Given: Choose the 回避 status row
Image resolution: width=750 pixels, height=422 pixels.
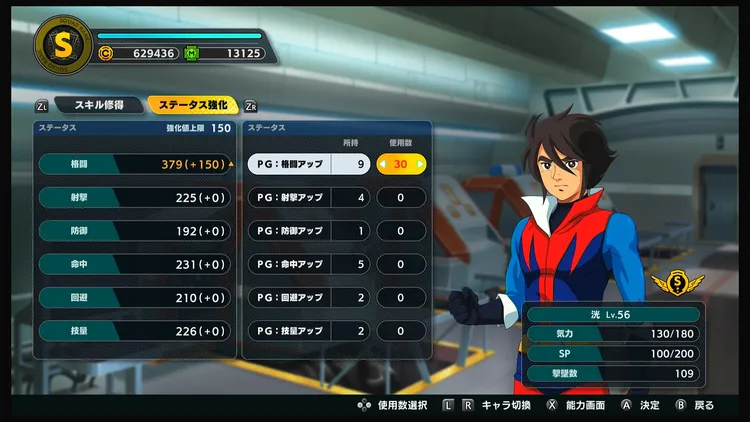Looking at the screenshot, I should point(134,298).
